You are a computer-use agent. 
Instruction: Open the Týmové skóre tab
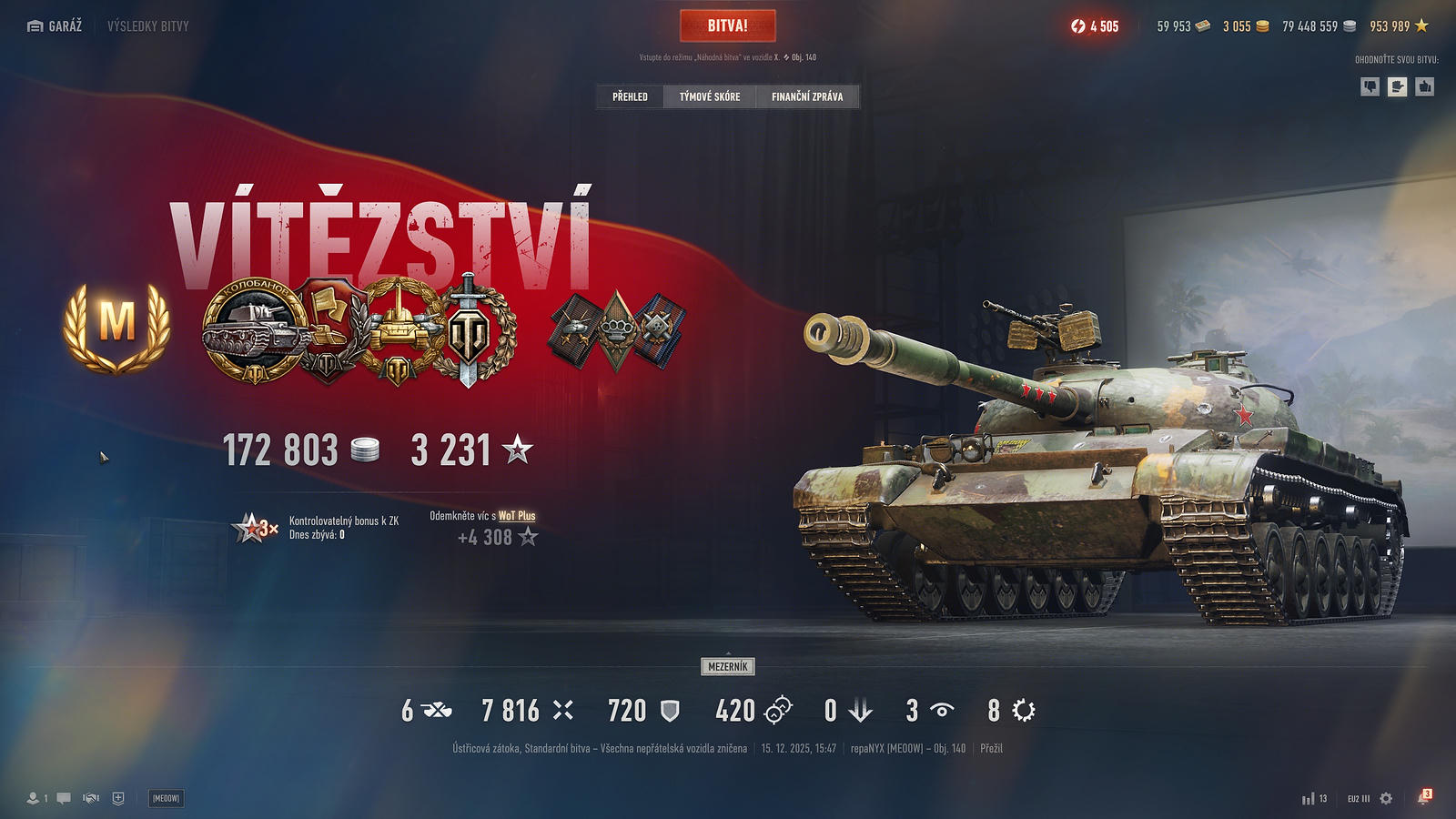[x=710, y=96]
